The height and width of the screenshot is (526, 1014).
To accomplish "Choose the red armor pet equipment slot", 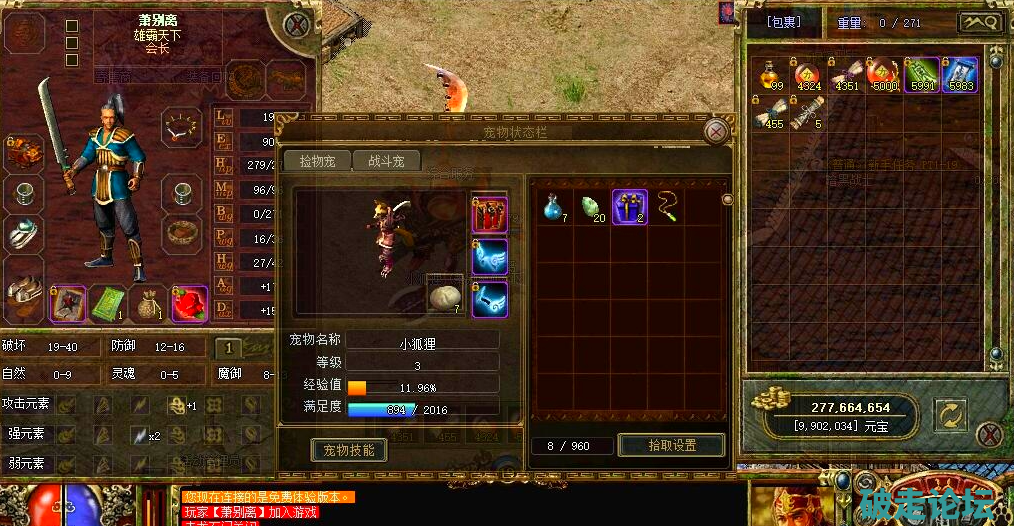I will click(489, 215).
